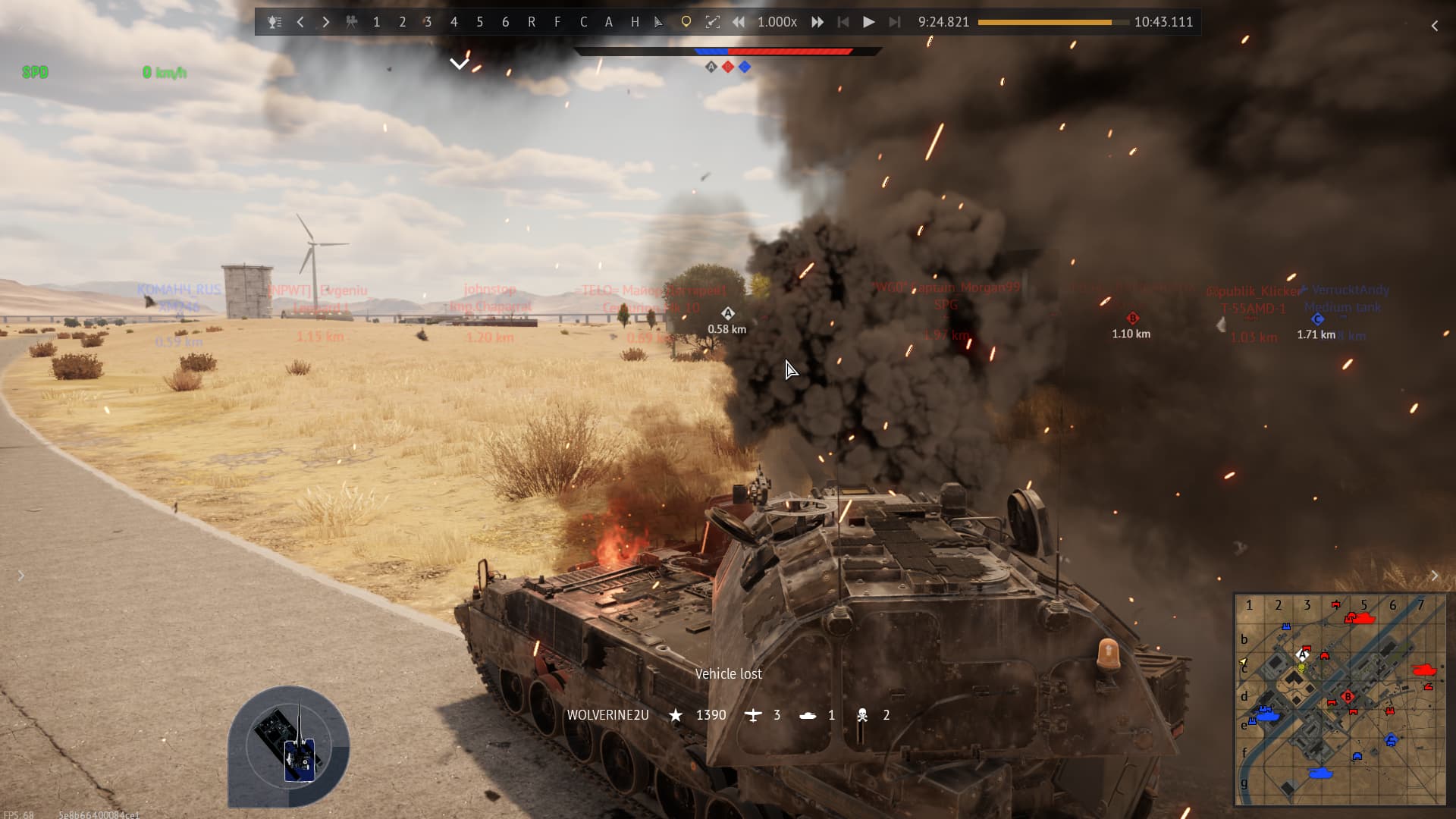Collapse the panel with the down chevron
Viewport: 1456px width, 819px height.
[459, 63]
